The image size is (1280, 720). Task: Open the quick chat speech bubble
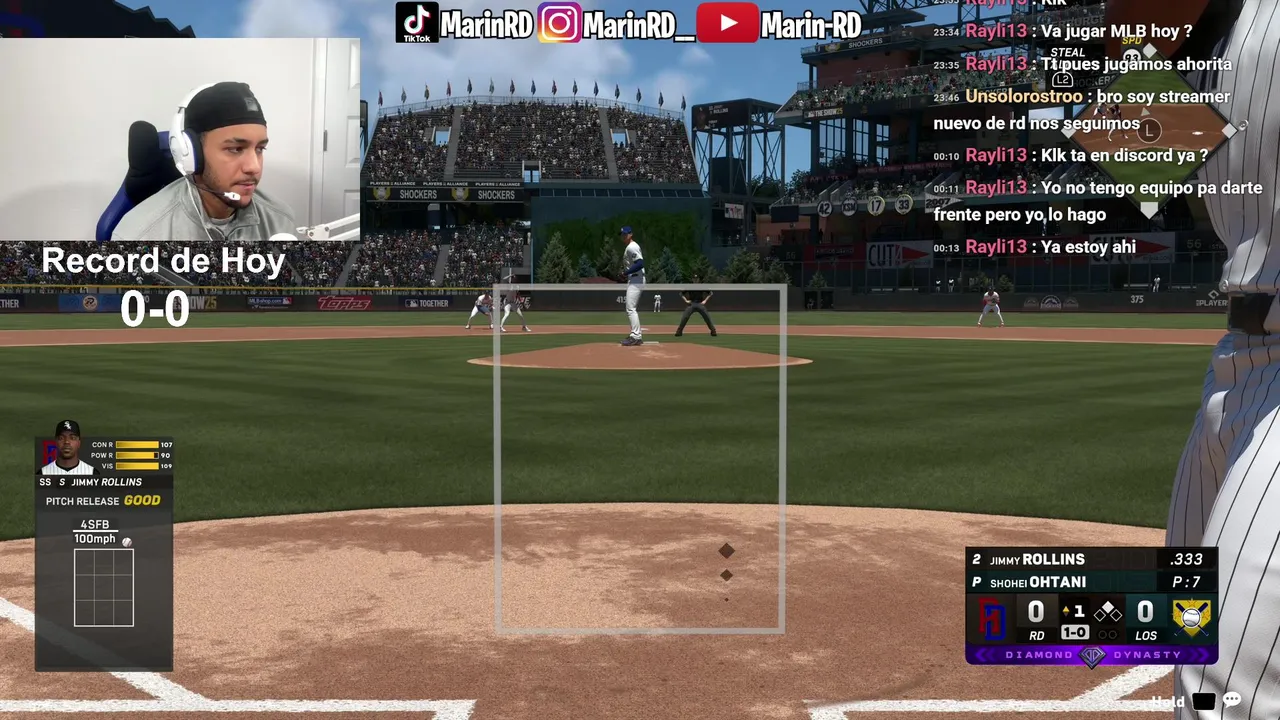click(1232, 701)
